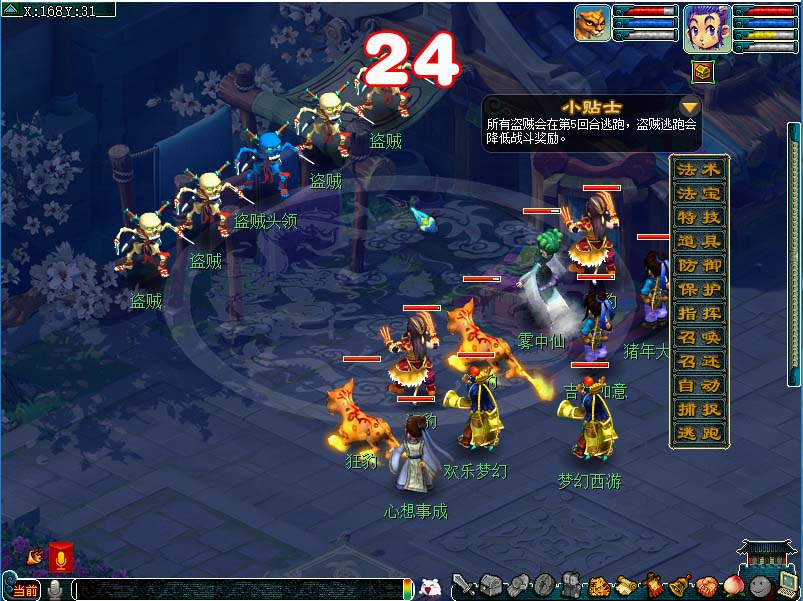This screenshot has width=803, height=601.
Task: Select the 召唤 summon command
Action: tap(699, 337)
